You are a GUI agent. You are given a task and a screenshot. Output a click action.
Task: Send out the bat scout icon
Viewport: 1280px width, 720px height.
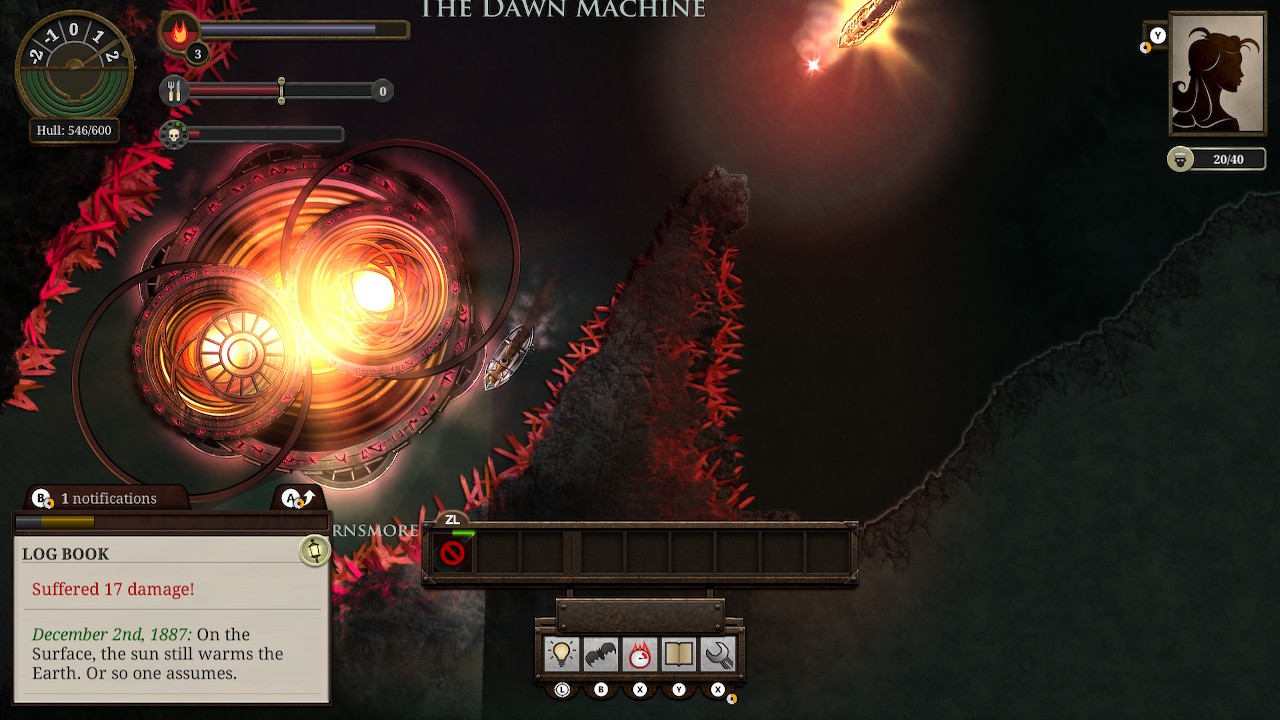point(601,653)
